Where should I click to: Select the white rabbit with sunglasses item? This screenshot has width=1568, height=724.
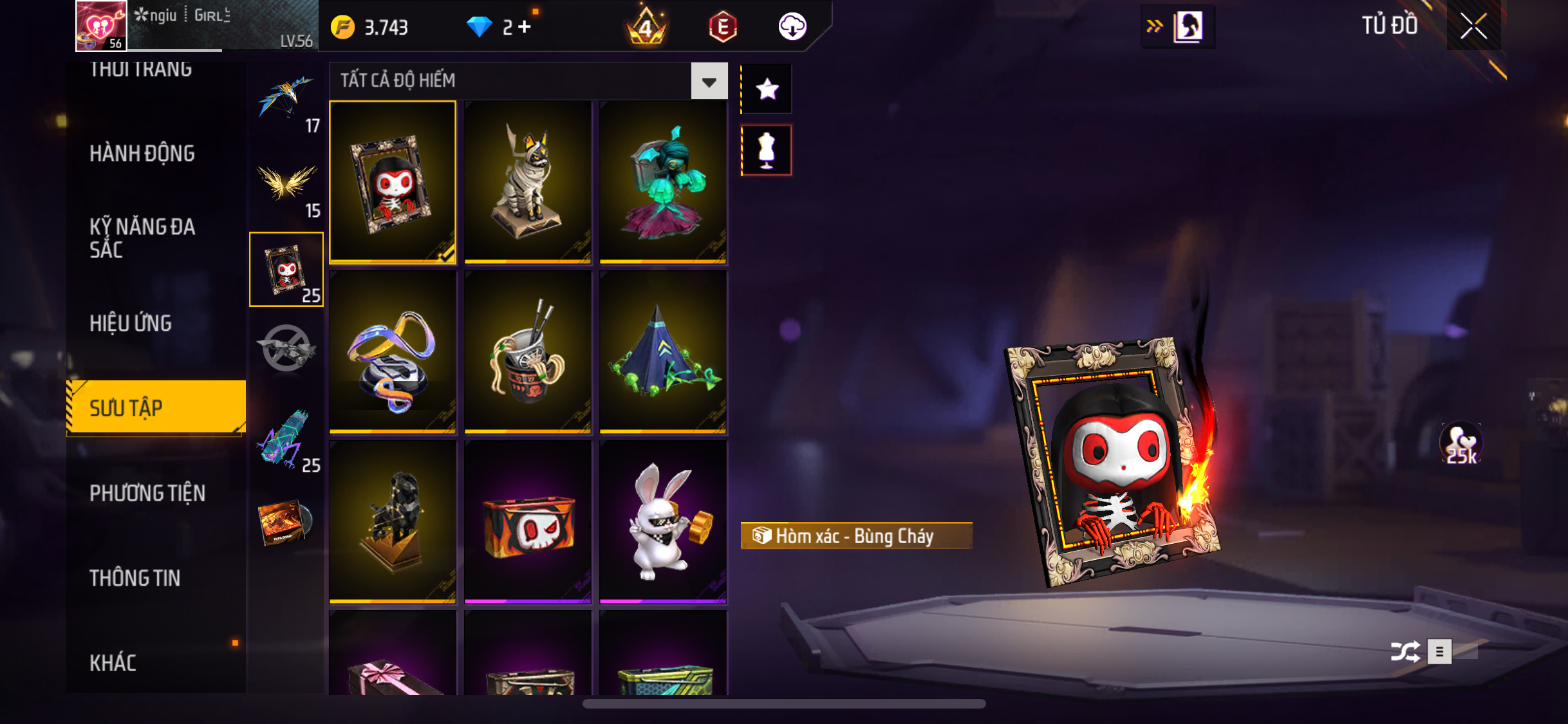click(x=663, y=522)
